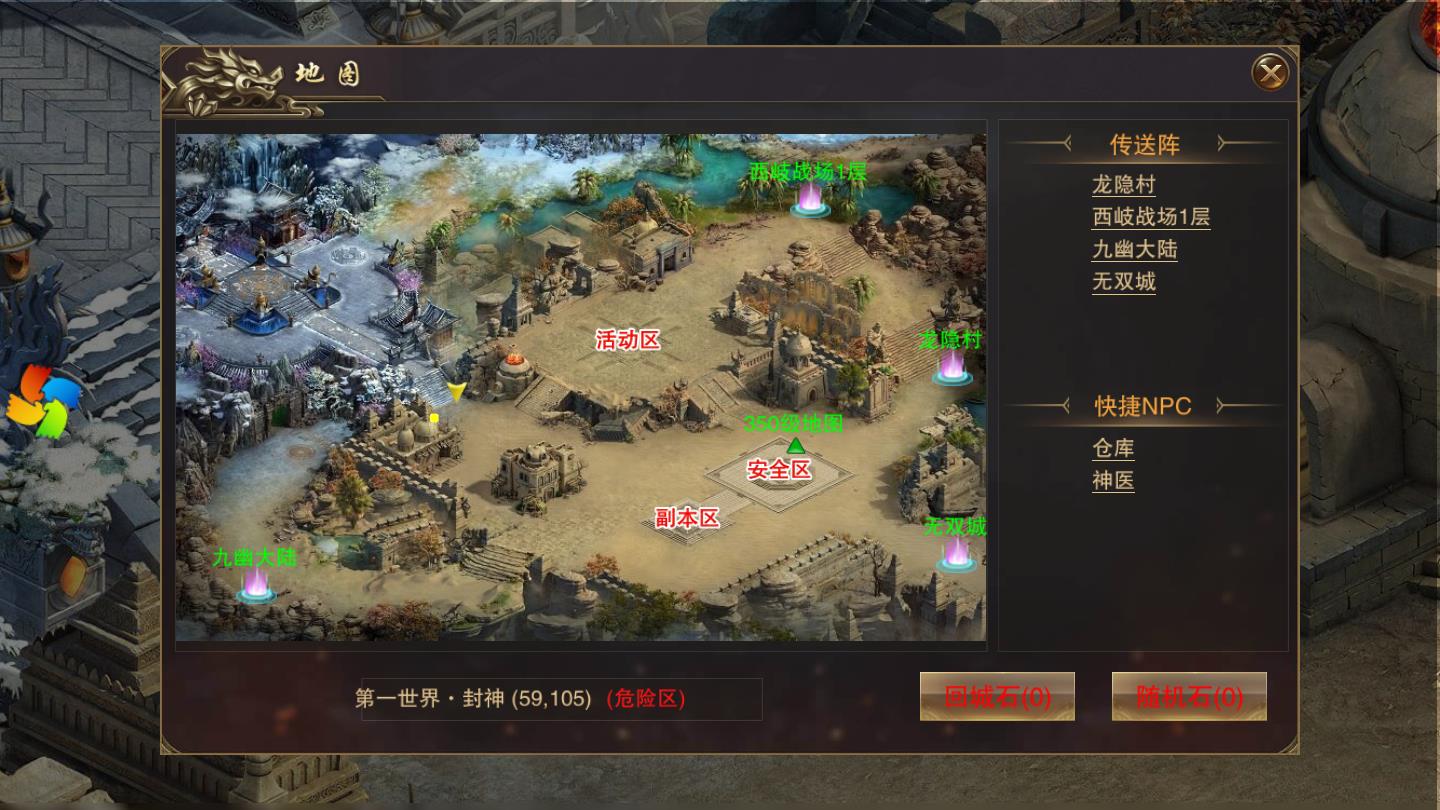
Task: Click the 九幽大陆 teleport portal icon
Action: tap(253, 595)
